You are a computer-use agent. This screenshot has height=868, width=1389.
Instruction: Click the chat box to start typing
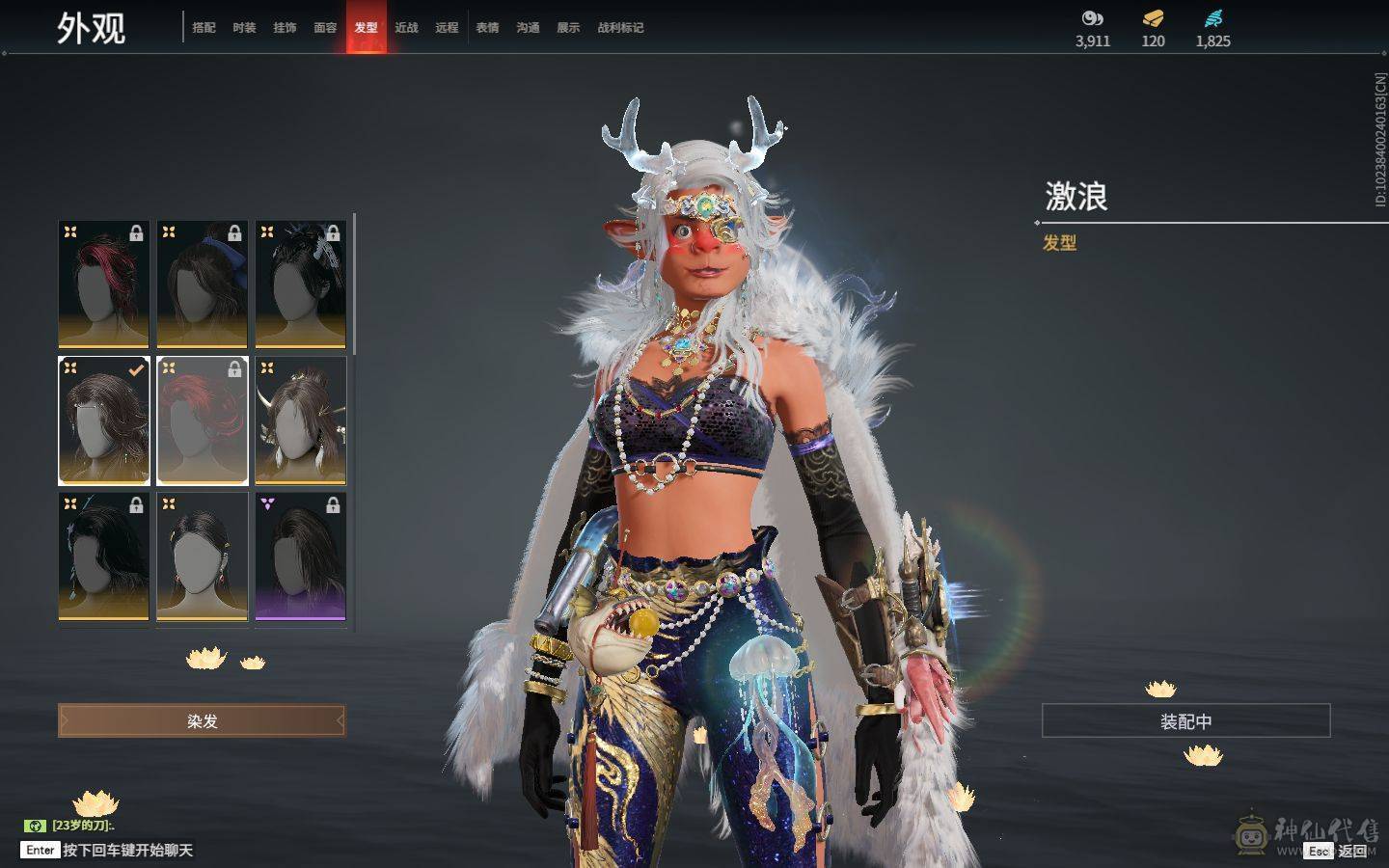pos(127,851)
